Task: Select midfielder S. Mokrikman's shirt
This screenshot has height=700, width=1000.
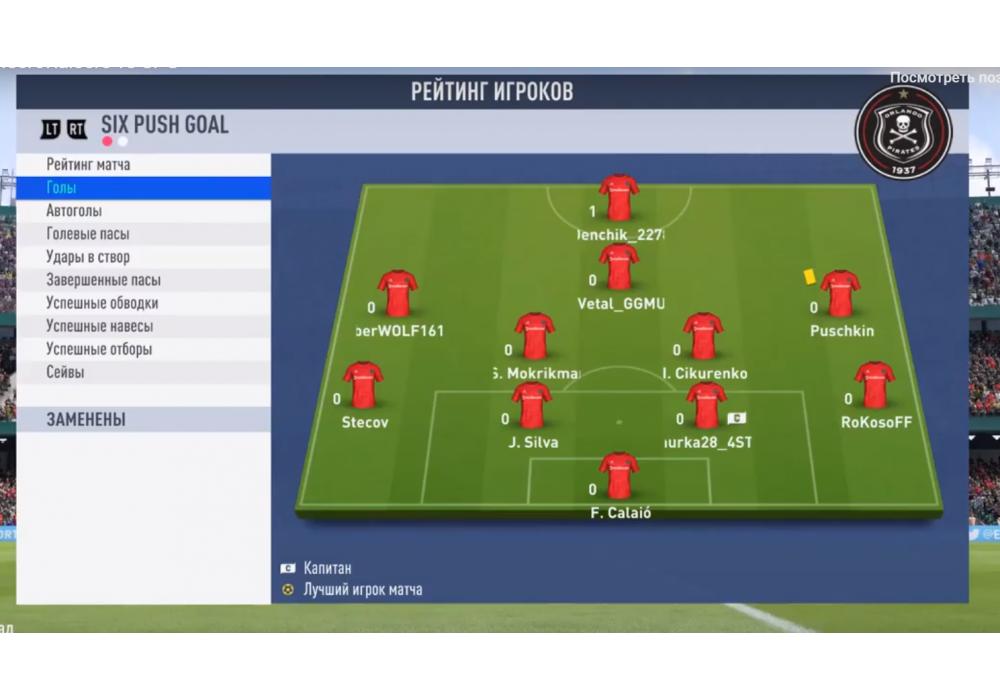Action: click(x=535, y=337)
